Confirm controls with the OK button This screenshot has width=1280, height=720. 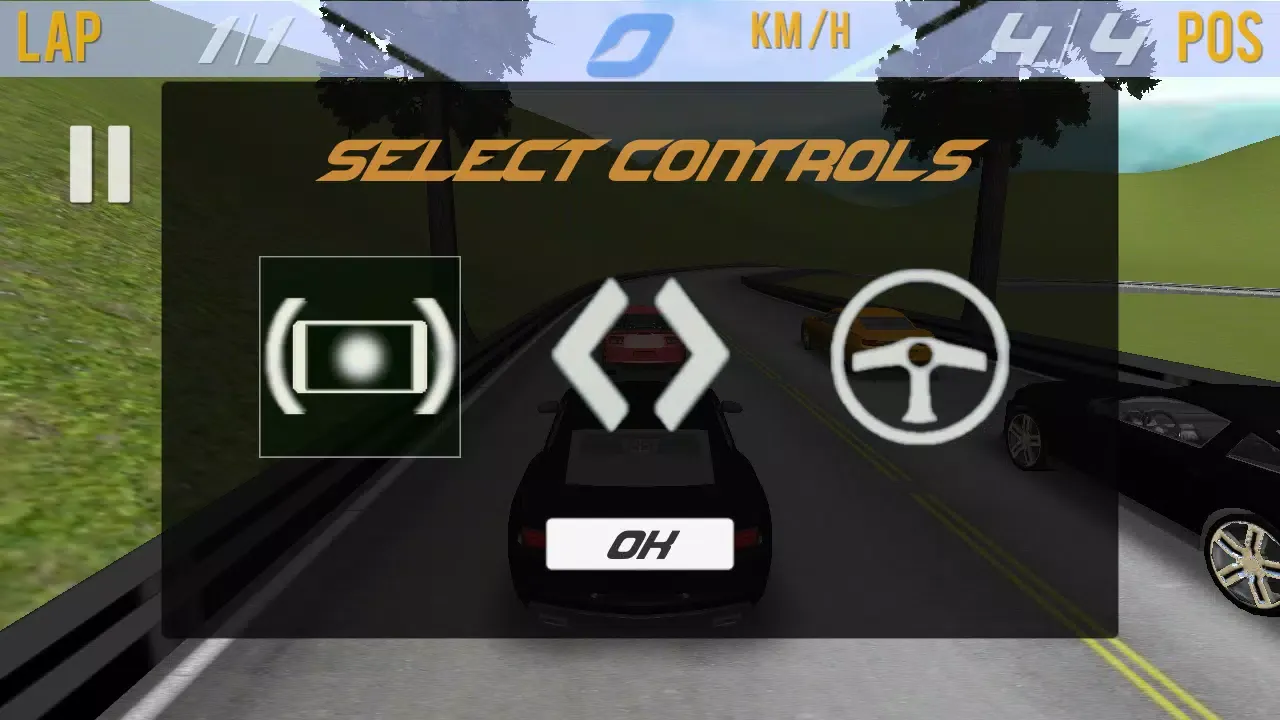pyautogui.click(x=640, y=544)
